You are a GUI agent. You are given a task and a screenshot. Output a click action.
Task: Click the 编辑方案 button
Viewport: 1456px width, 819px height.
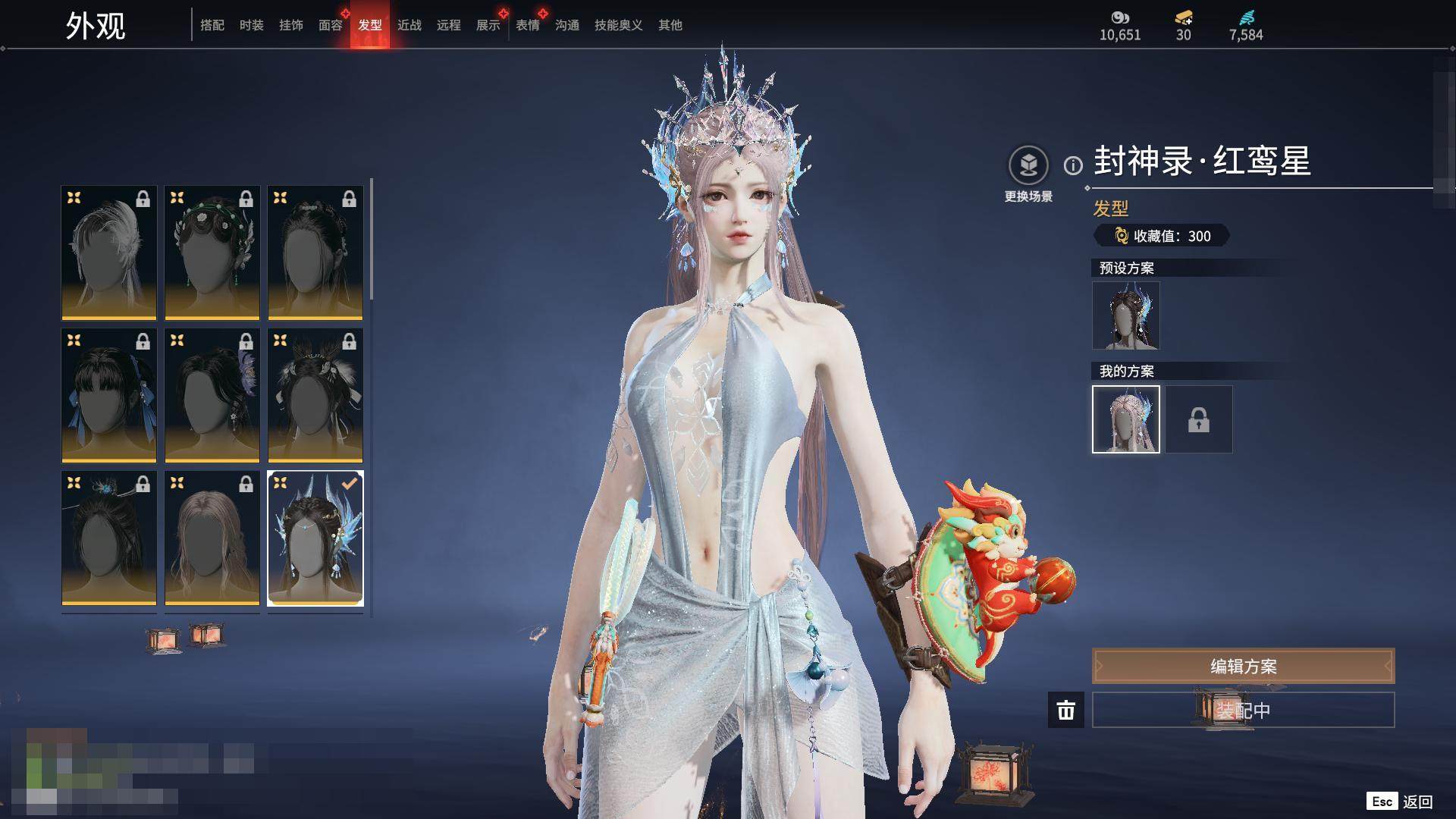coord(1243,667)
